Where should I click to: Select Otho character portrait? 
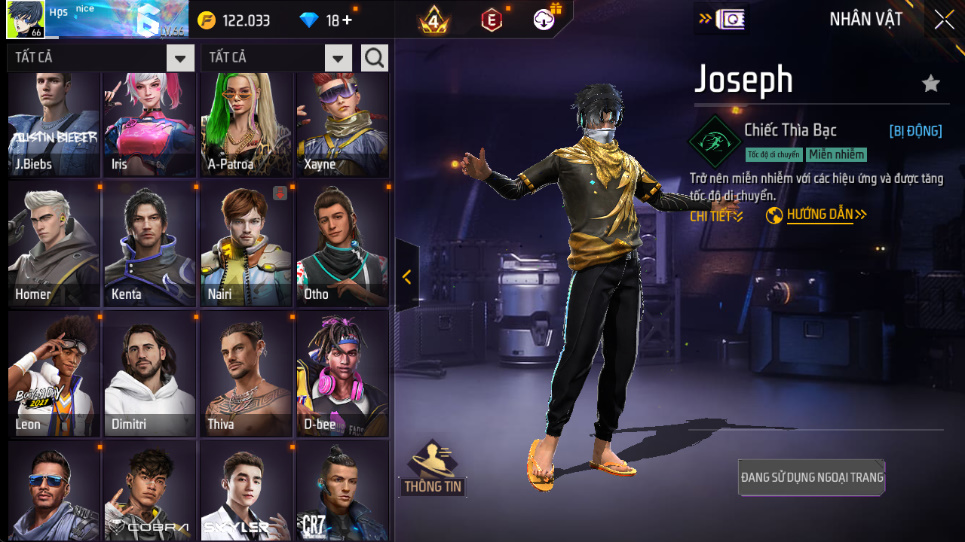pyautogui.click(x=342, y=244)
